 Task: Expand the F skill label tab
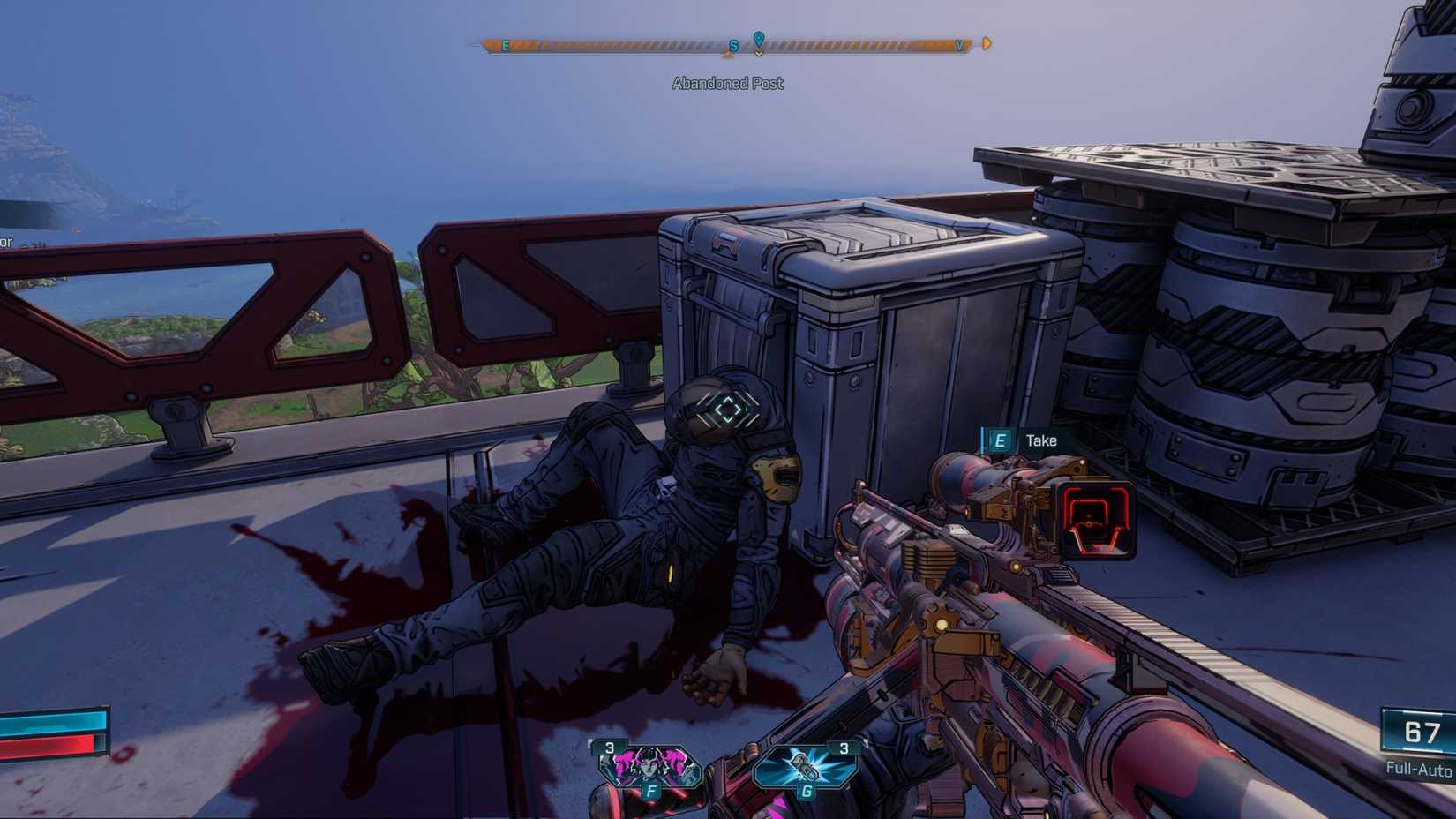point(651,793)
